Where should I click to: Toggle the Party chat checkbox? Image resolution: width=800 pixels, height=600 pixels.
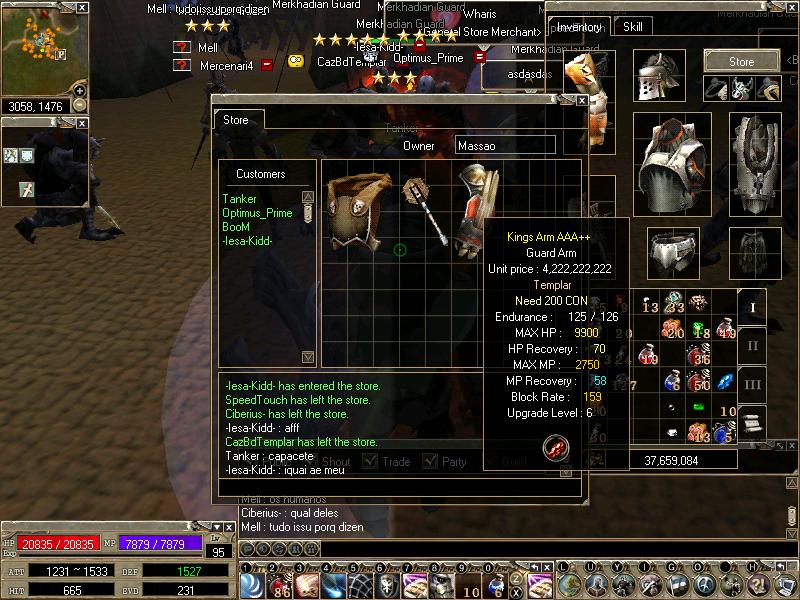tap(430, 461)
